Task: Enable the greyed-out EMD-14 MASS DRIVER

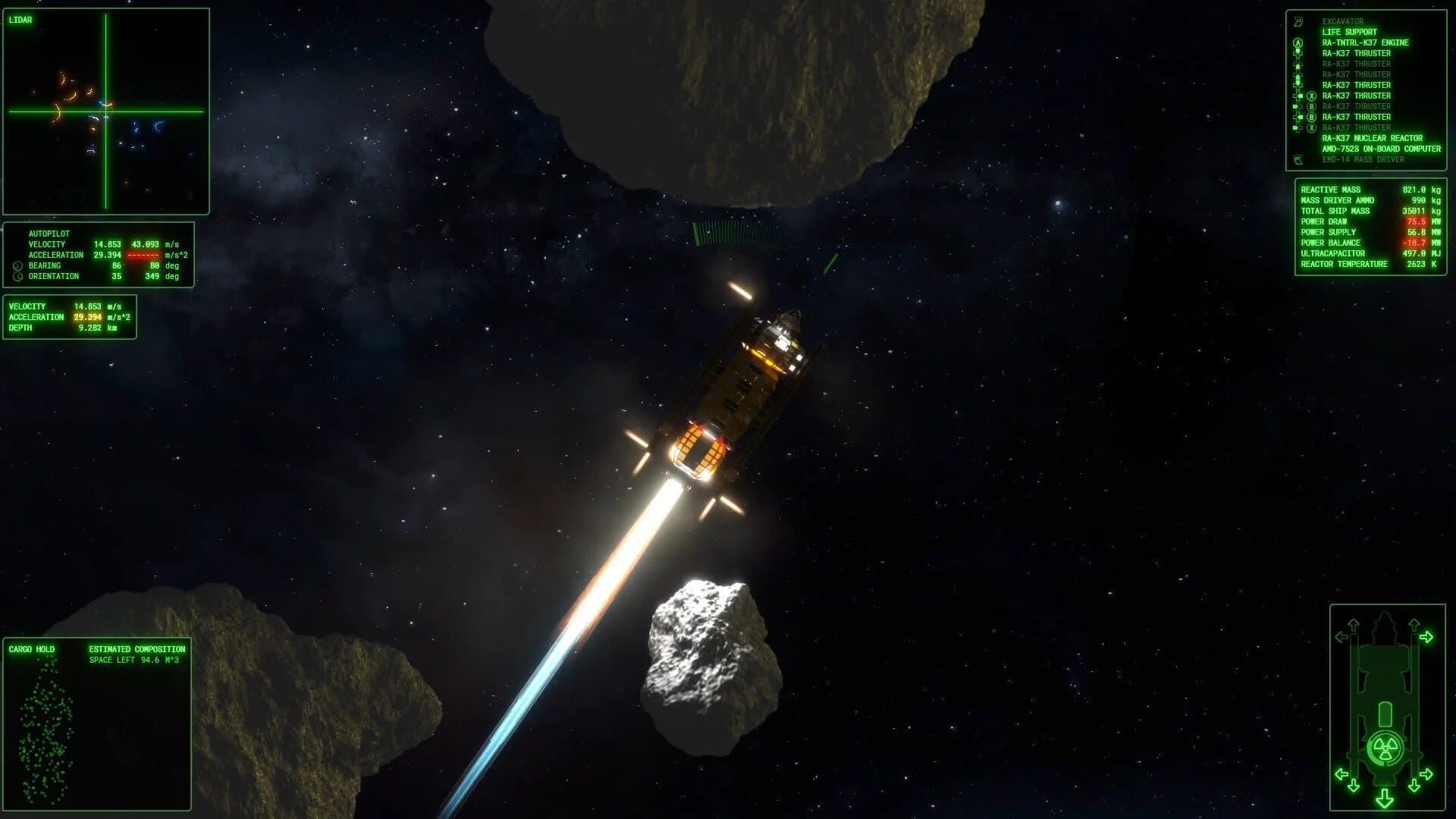Action: point(1365,158)
